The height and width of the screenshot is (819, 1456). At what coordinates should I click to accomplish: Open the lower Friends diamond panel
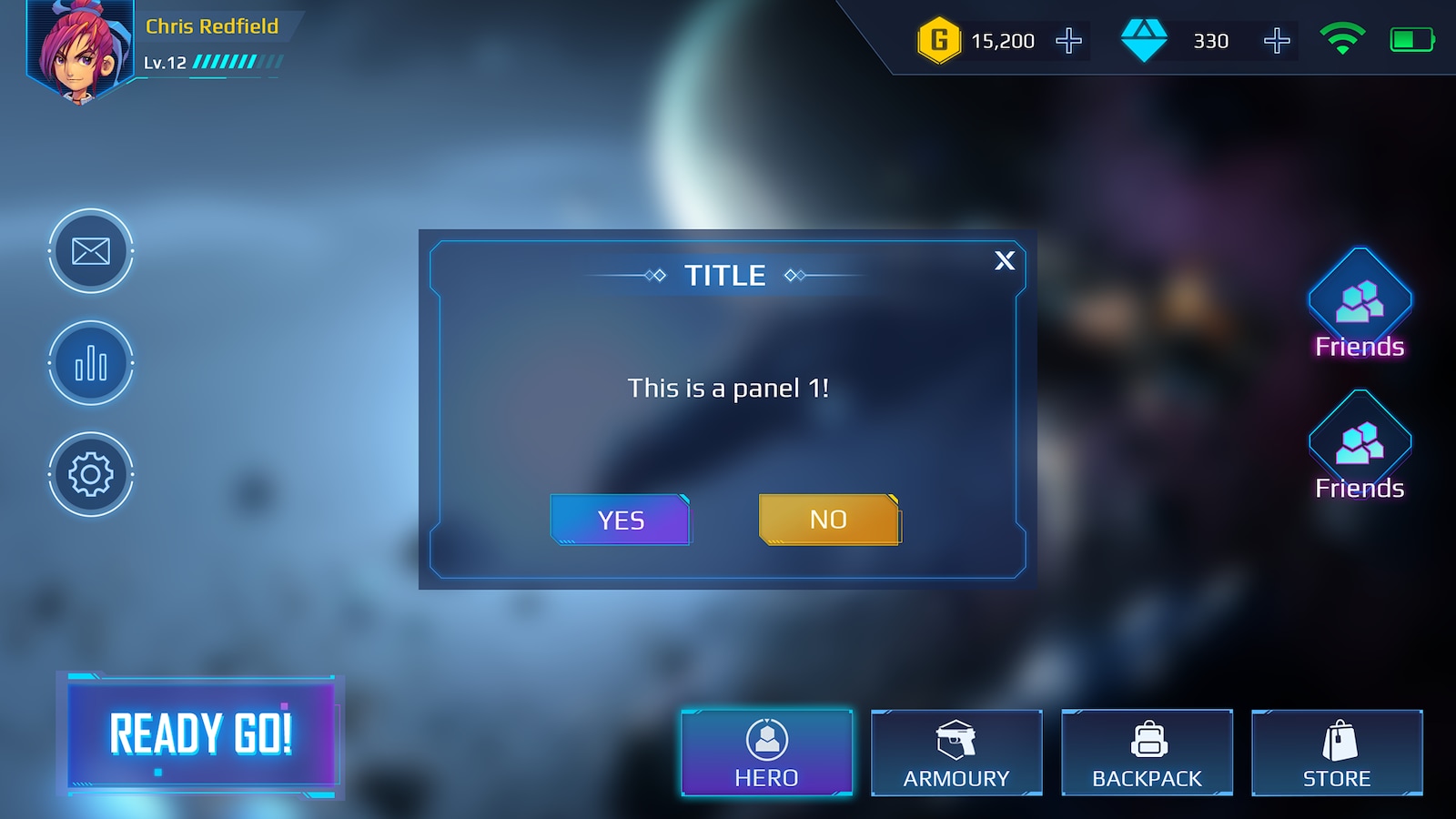click(1359, 446)
